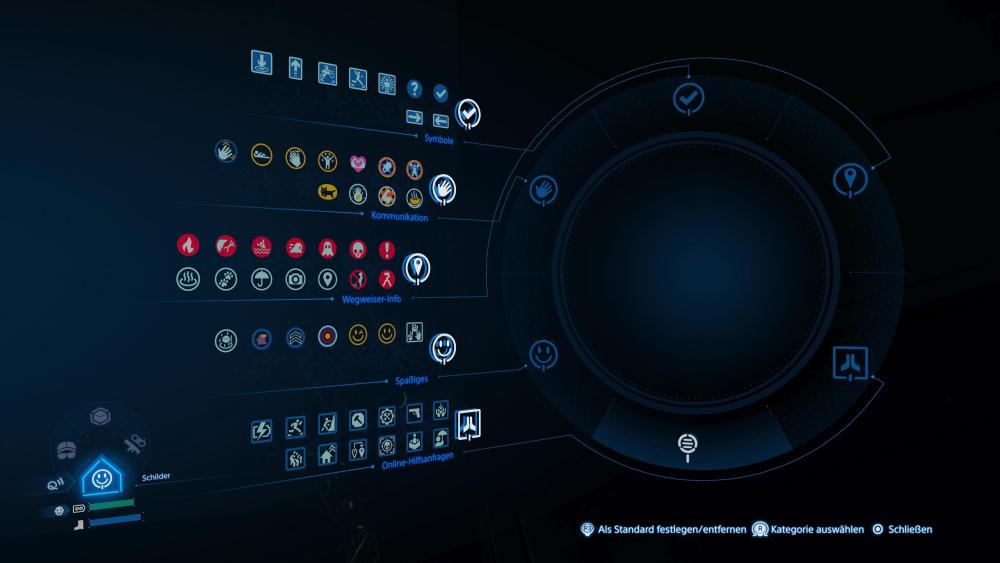
Task: Choose the red ghost warning sign
Action: pos(326,248)
